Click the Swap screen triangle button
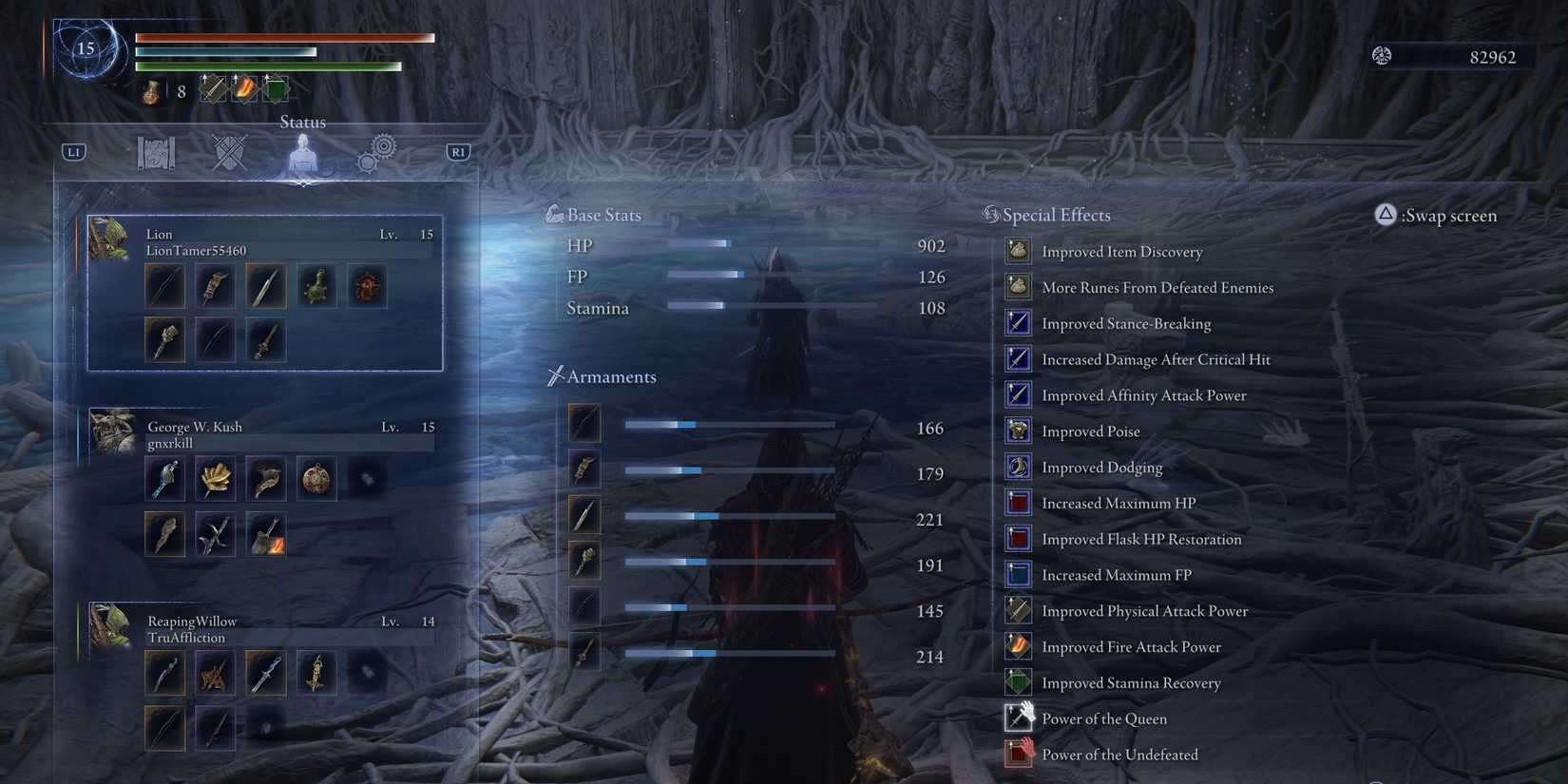This screenshot has width=1568, height=784. point(1385,216)
